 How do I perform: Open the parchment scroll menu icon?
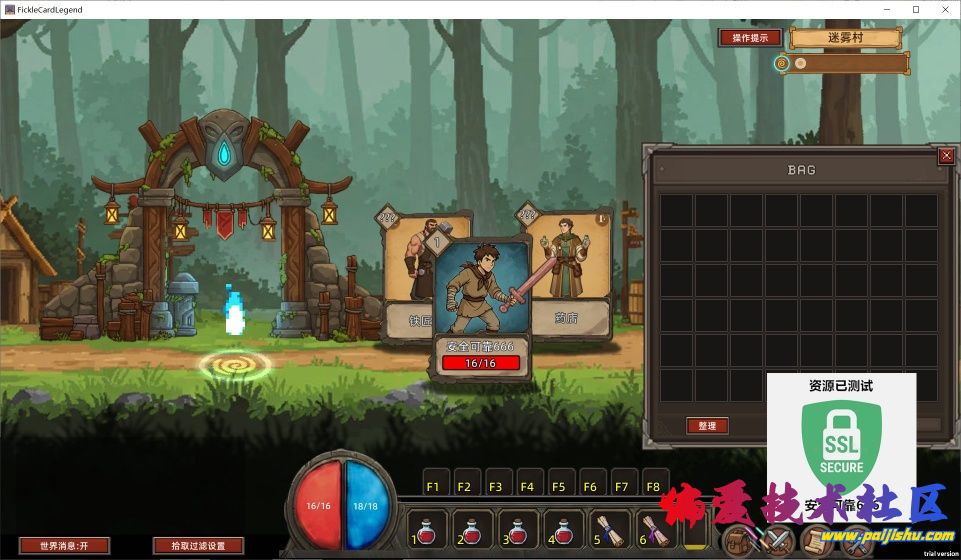(x=817, y=542)
